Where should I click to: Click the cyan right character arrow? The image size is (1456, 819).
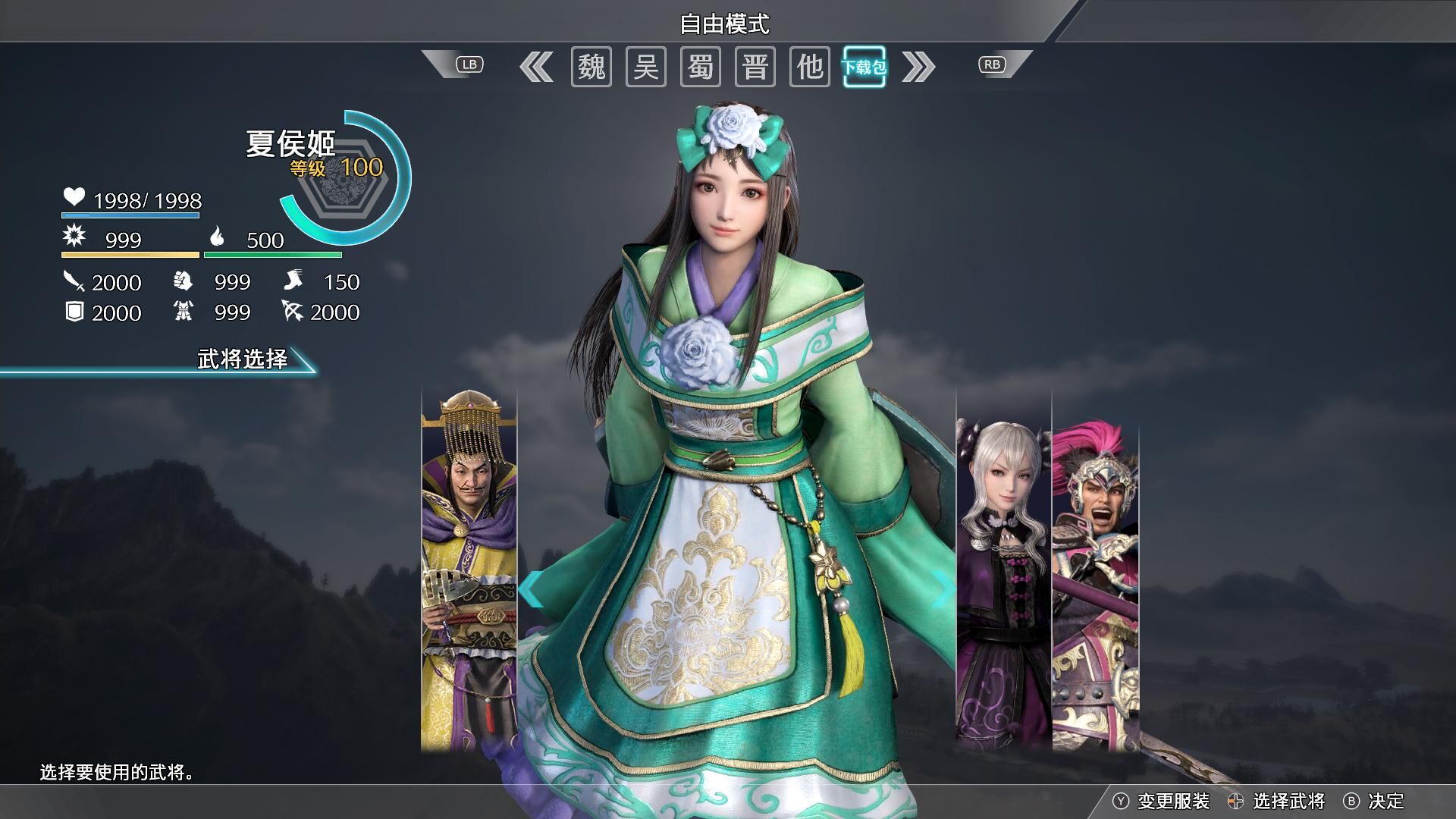[x=945, y=589]
